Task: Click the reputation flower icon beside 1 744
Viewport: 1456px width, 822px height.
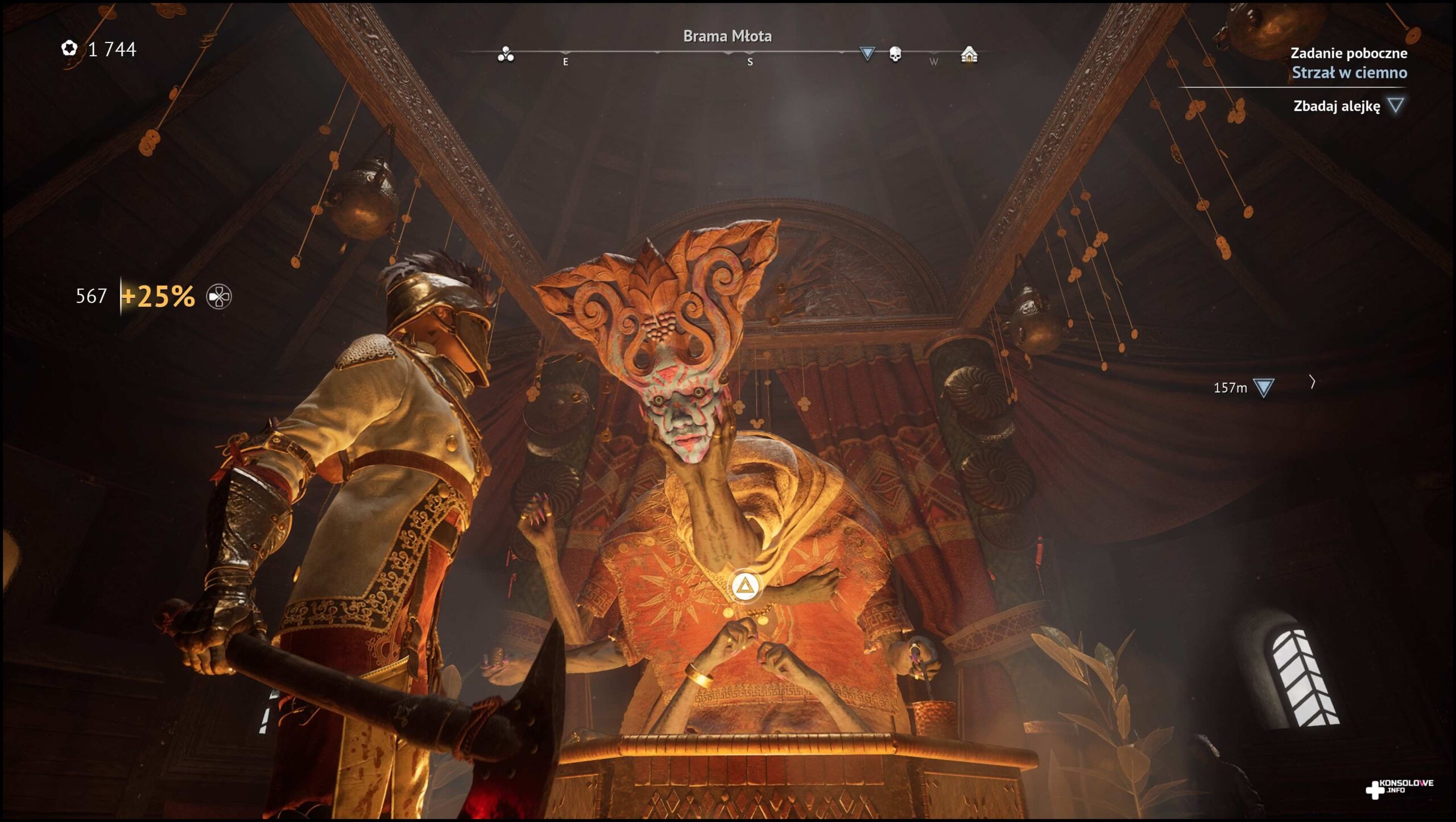Action: point(69,48)
